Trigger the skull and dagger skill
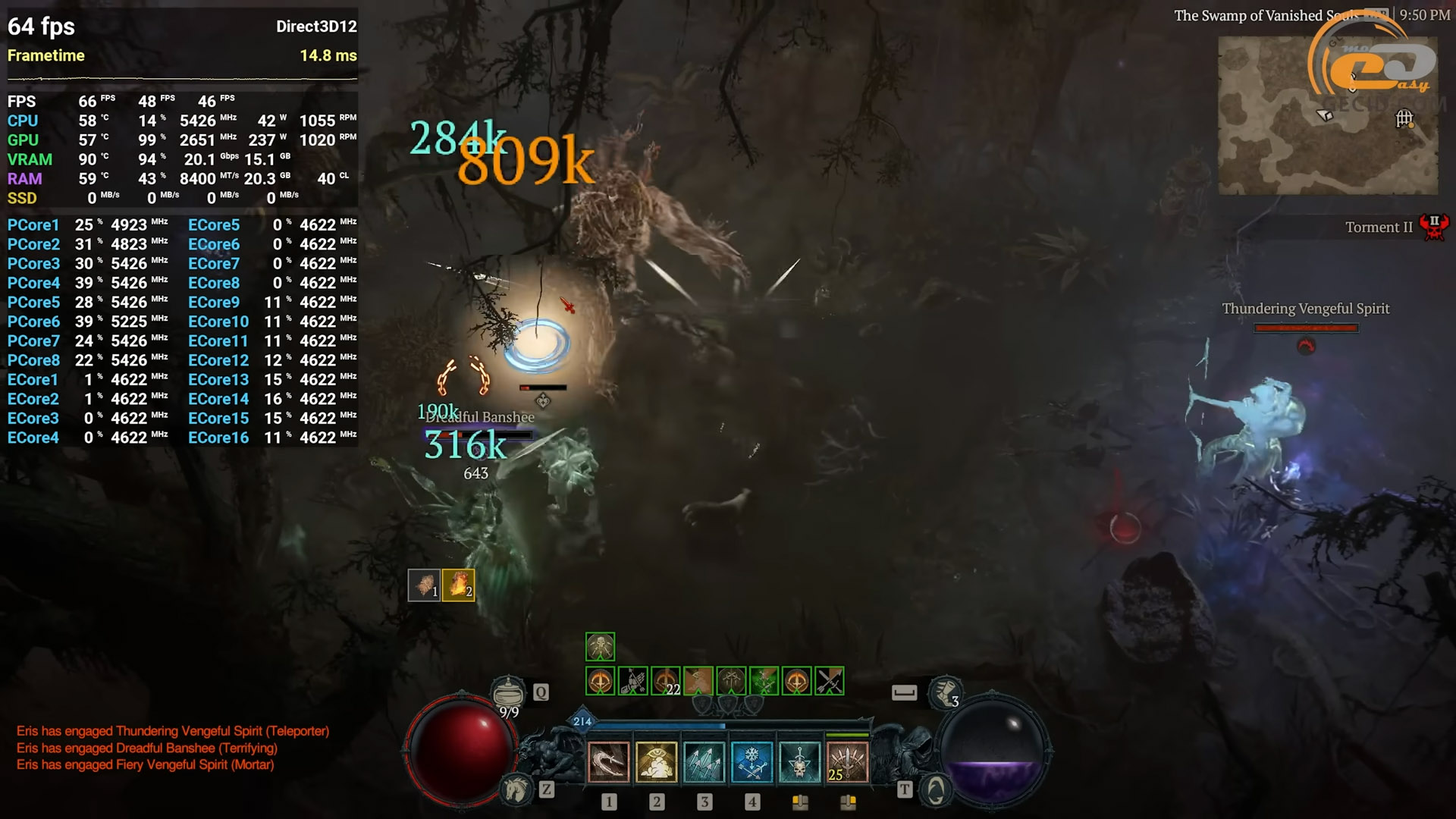The image size is (1456, 819). 799,762
